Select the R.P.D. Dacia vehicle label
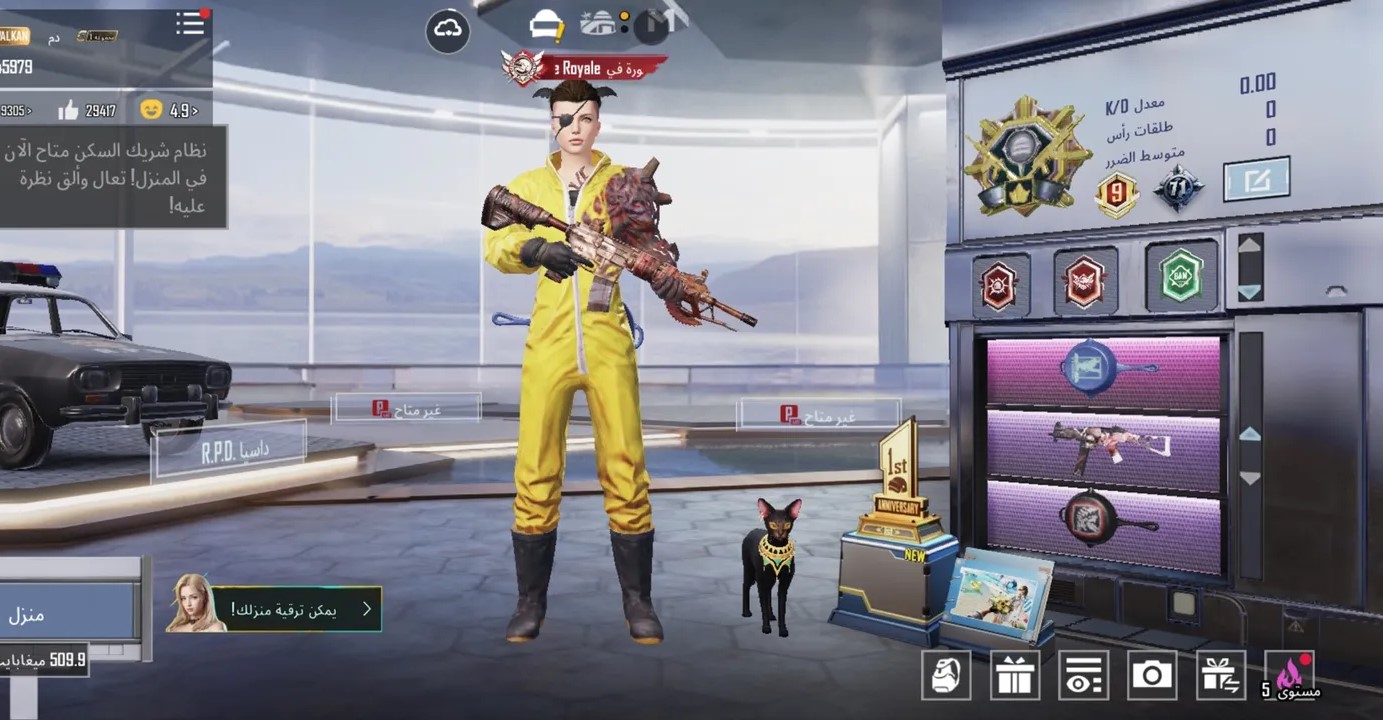 (x=230, y=452)
